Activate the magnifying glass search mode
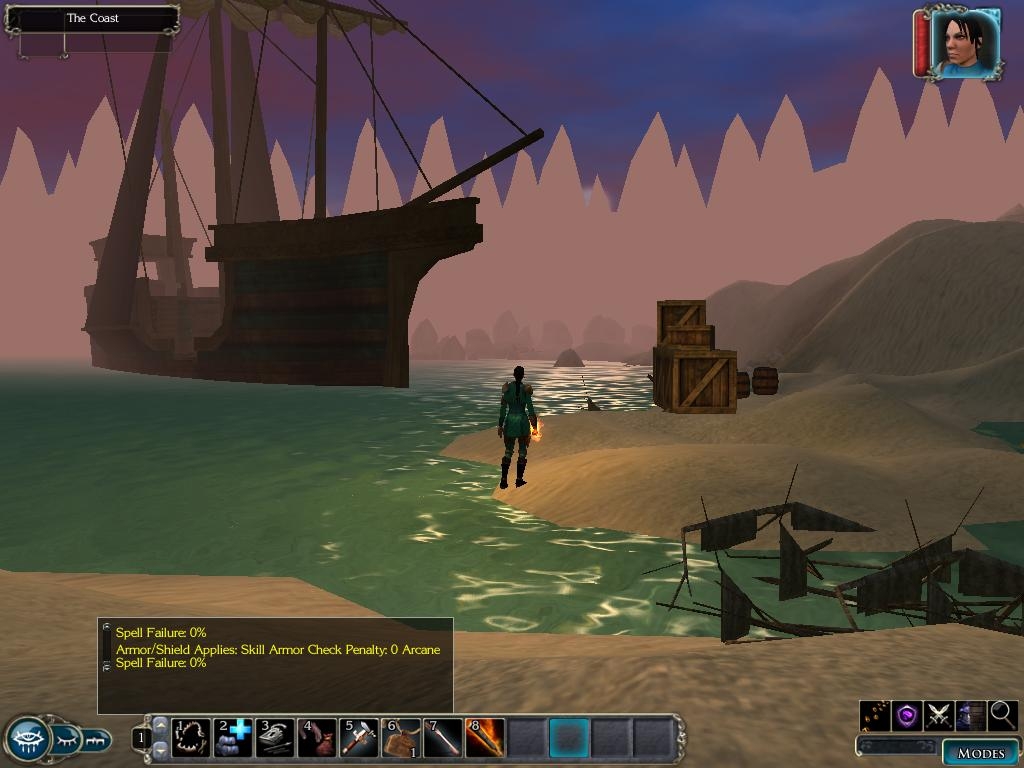 1002,716
